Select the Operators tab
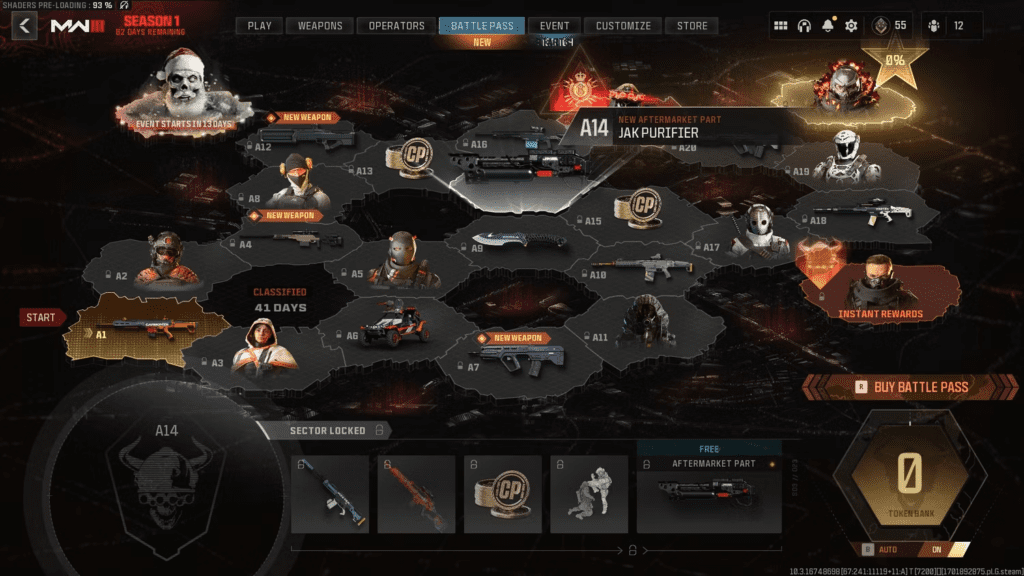The width and height of the screenshot is (1024, 576). (x=396, y=26)
